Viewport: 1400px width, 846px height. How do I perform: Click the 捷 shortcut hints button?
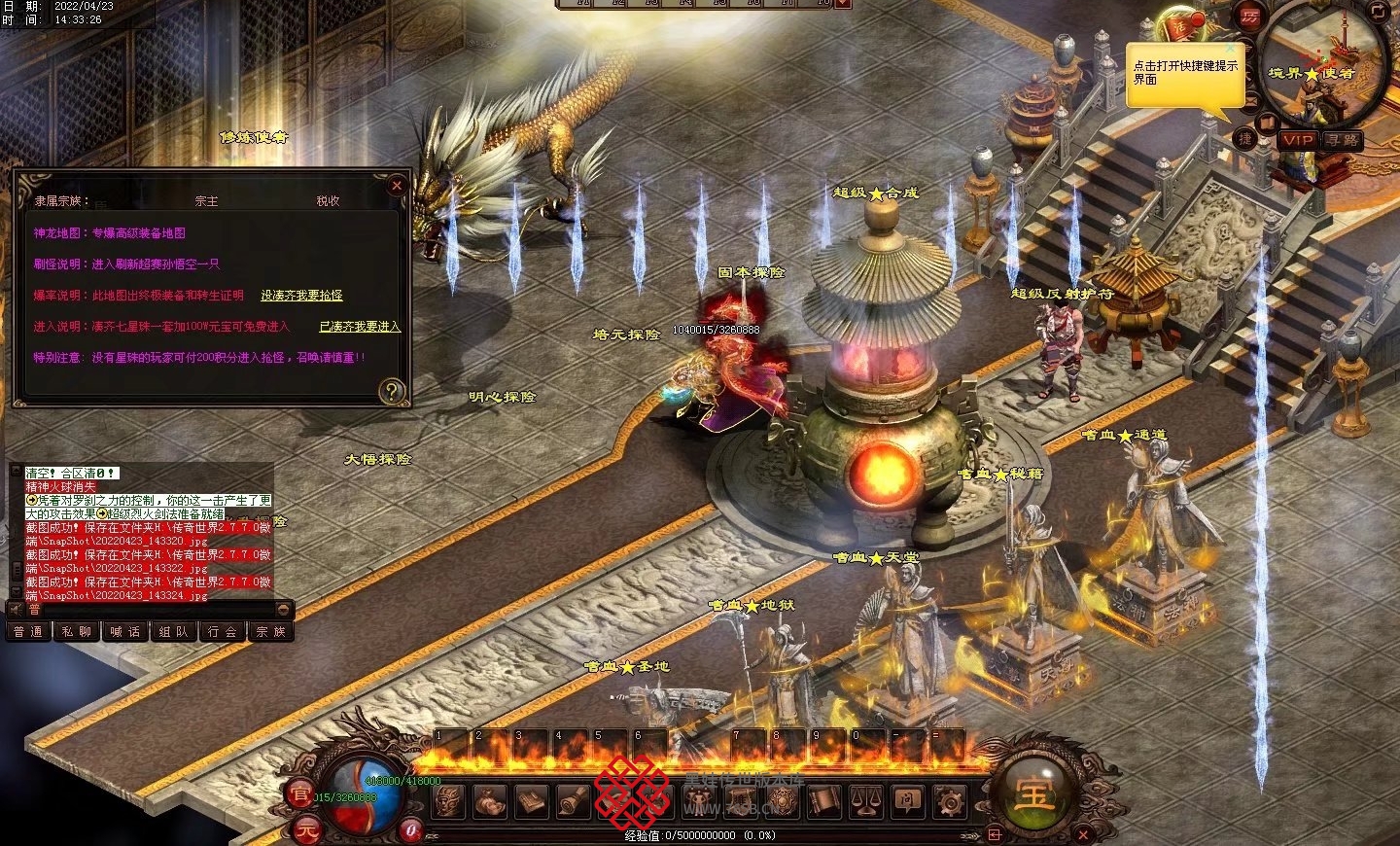(x=1245, y=138)
